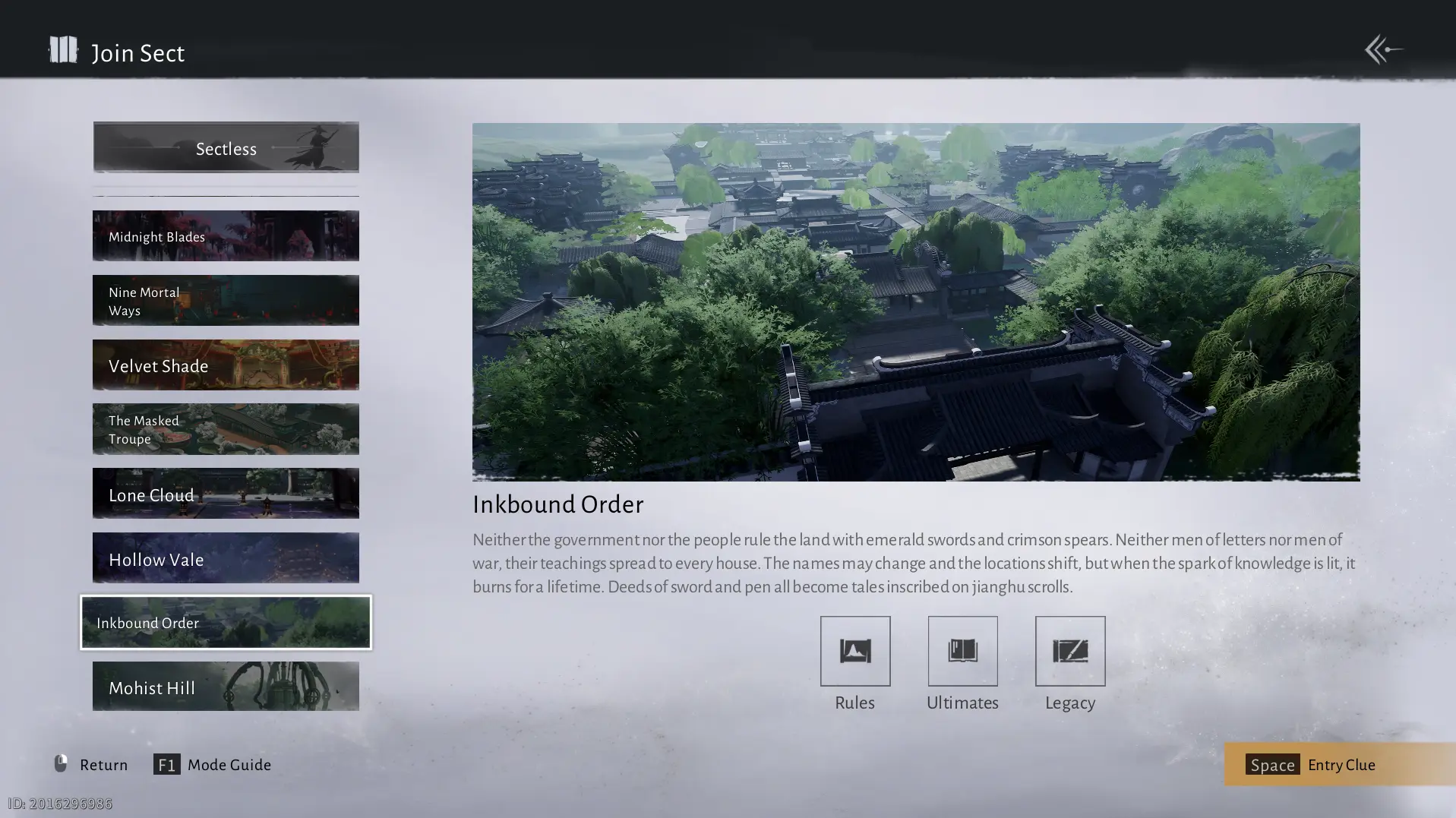
Task: Select the Inkbound Order sect entry
Action: click(x=226, y=623)
